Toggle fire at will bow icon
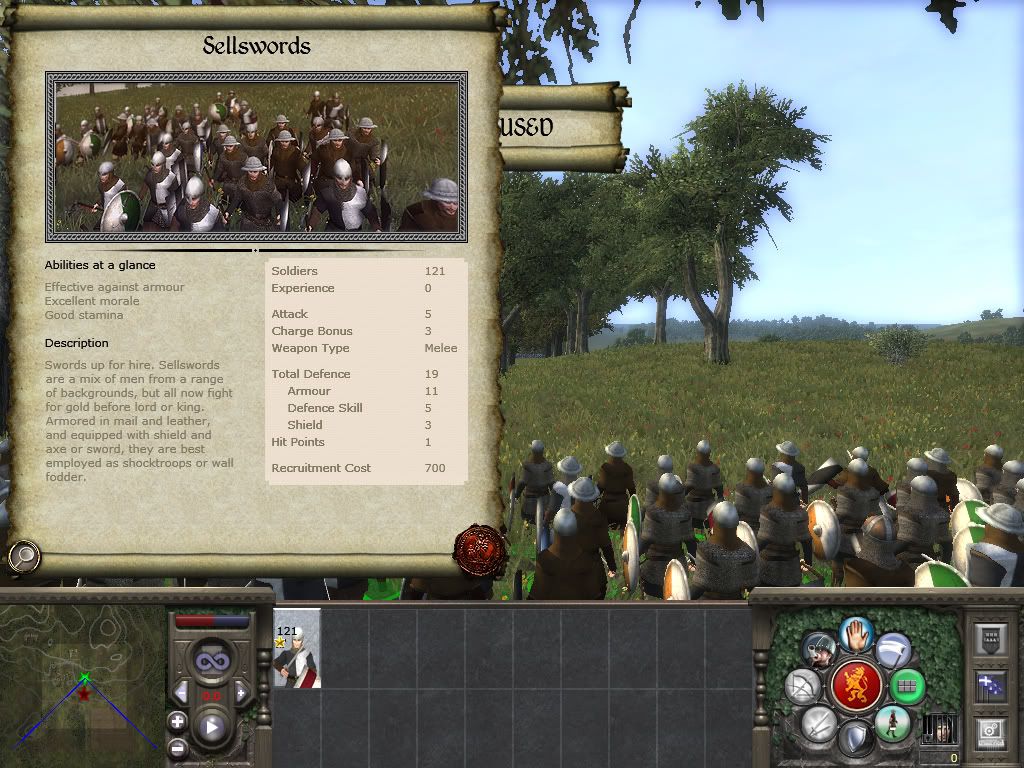Screen dimensions: 1024x768 [x=806, y=686]
